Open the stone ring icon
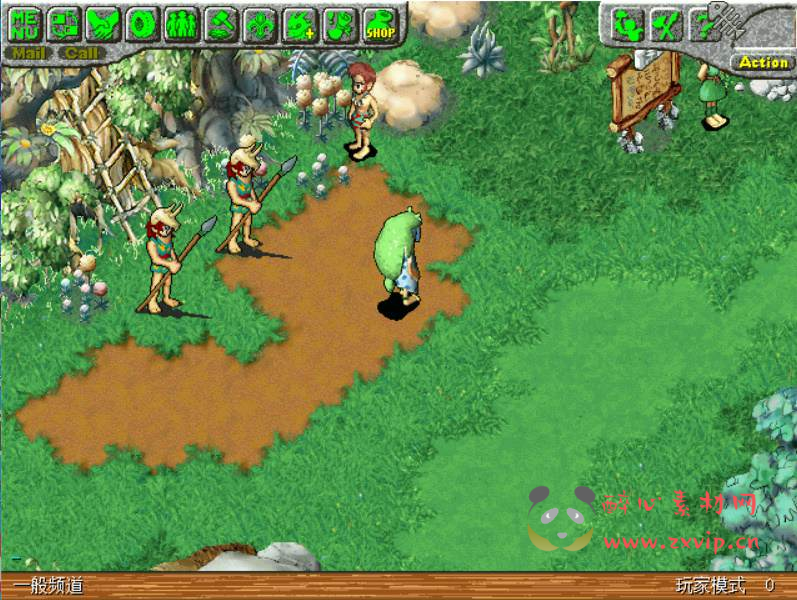 pos(141,24)
